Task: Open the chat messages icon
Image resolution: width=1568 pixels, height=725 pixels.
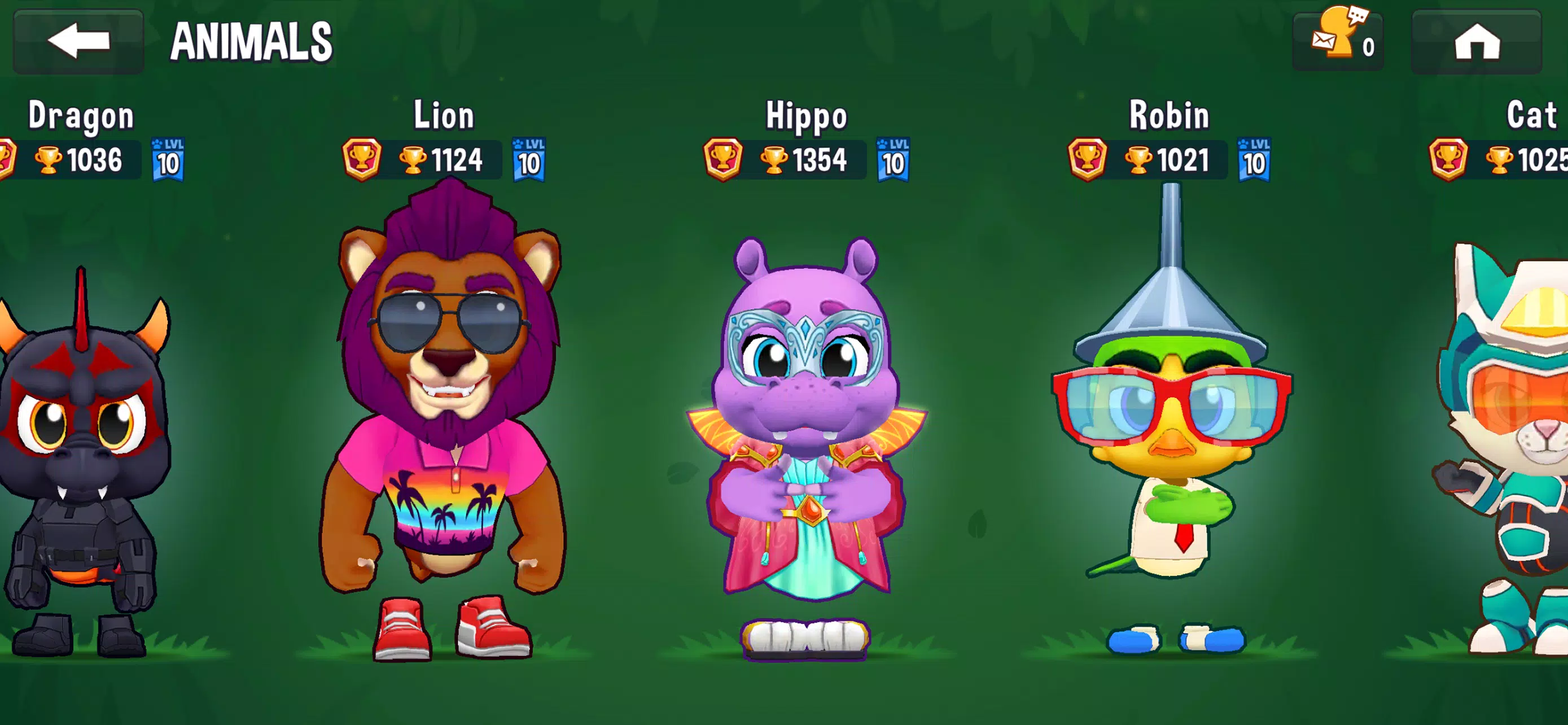Action: (1337, 40)
